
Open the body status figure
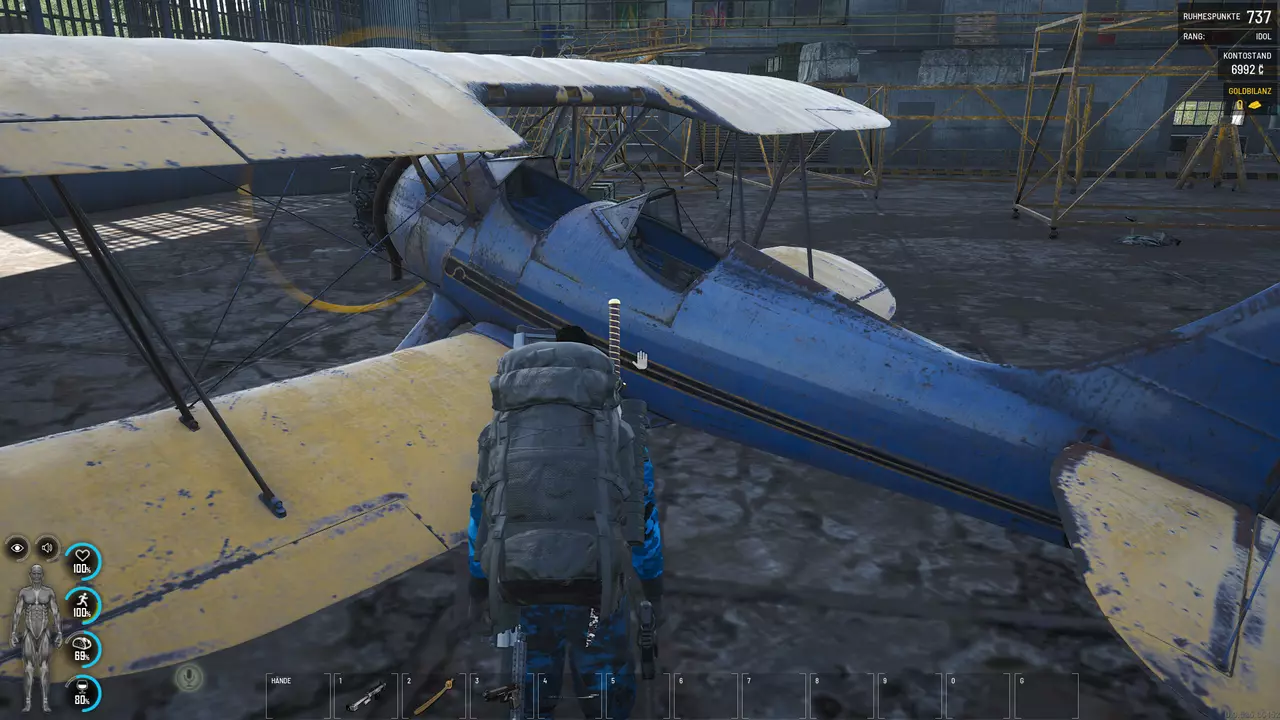point(36,636)
